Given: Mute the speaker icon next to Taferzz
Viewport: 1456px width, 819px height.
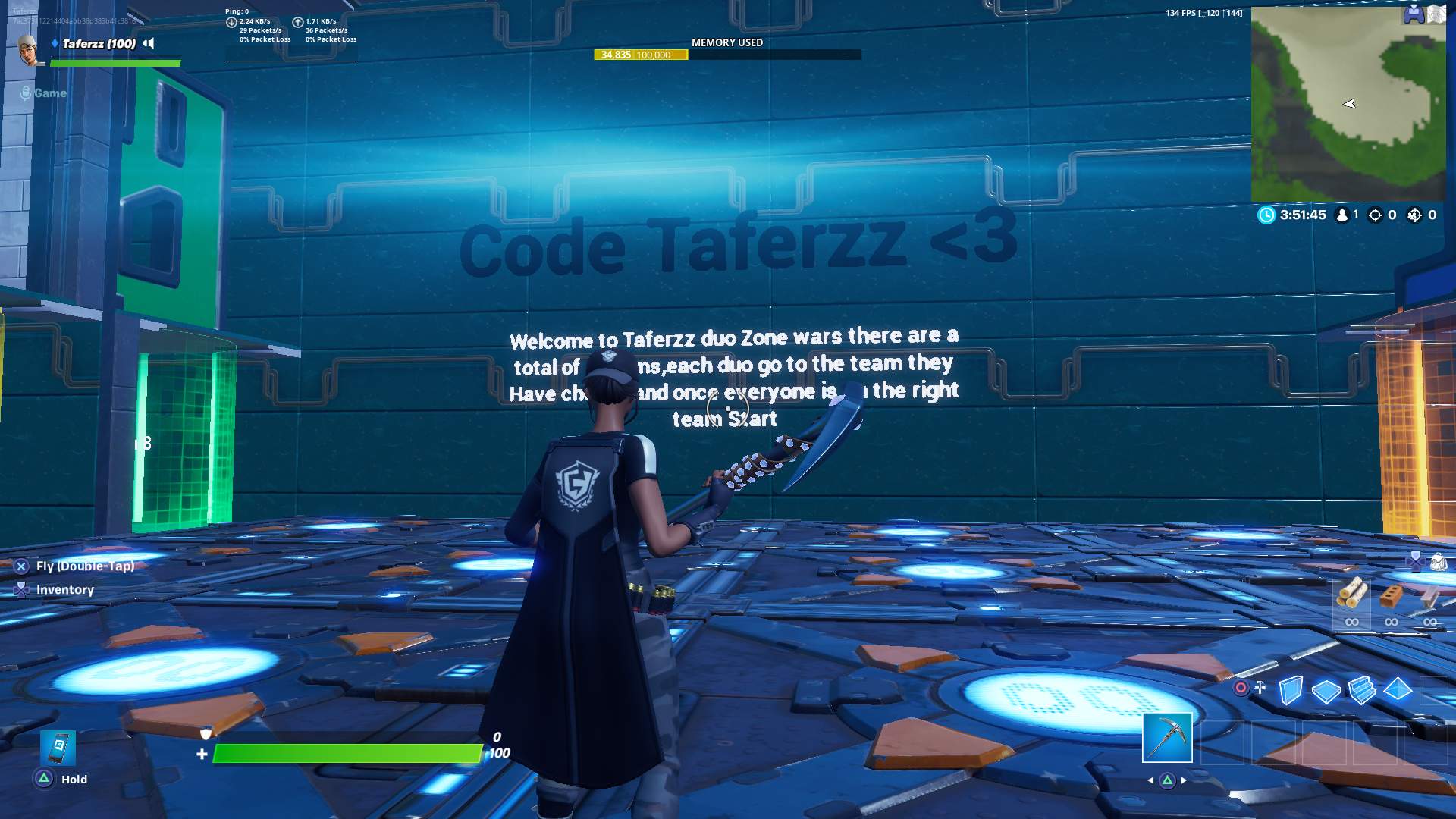Looking at the screenshot, I should (x=149, y=43).
